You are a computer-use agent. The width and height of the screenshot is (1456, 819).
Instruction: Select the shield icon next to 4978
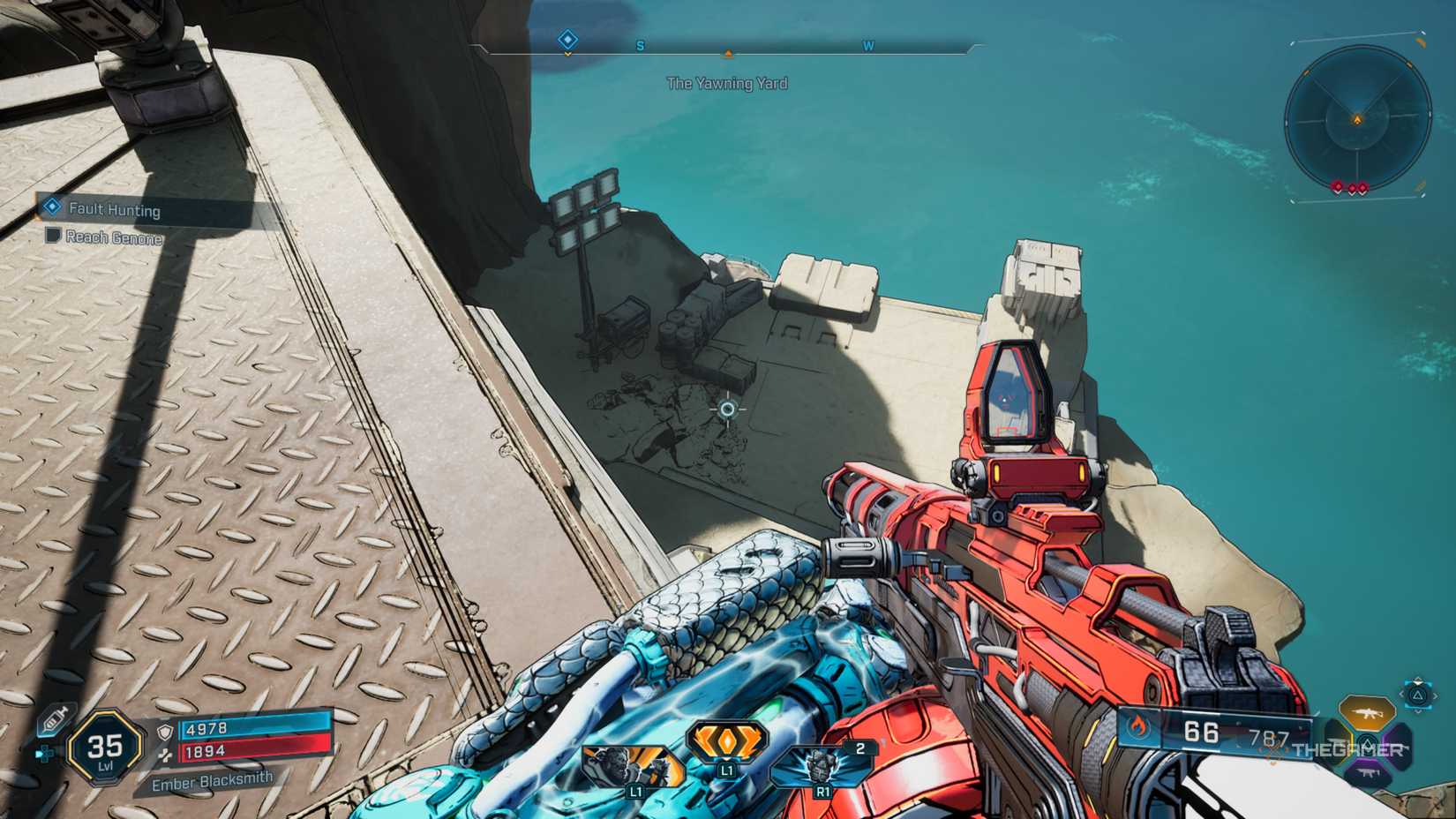pos(166,732)
